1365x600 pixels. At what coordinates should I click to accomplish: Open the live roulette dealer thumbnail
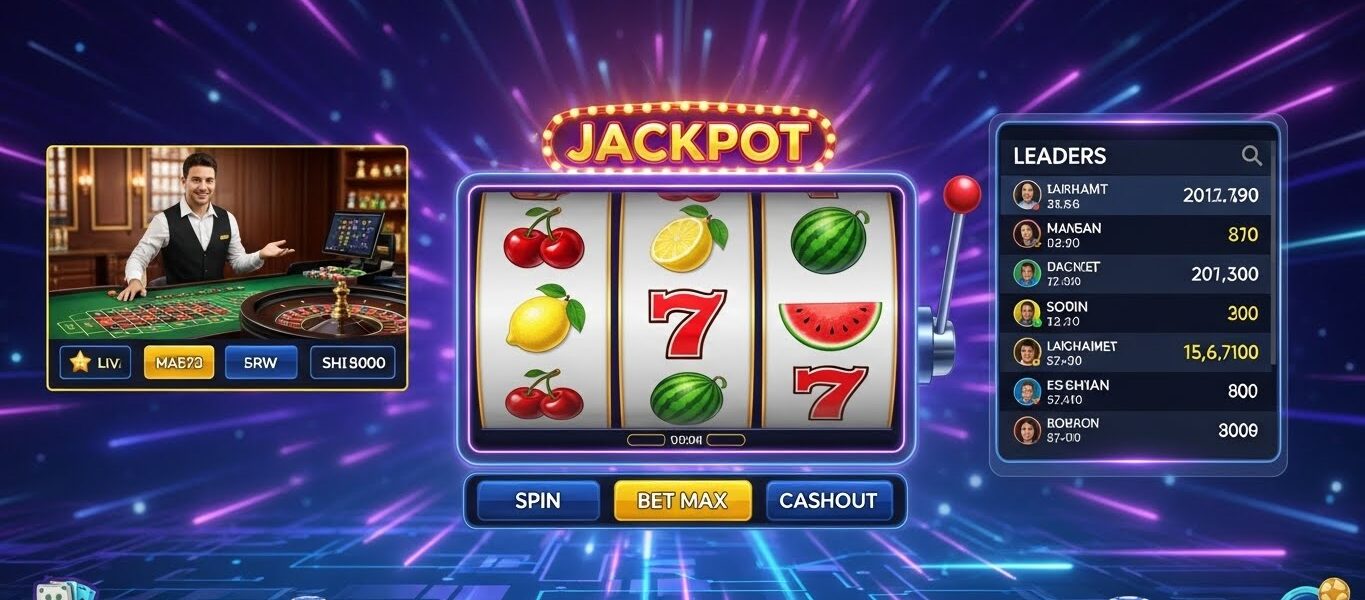coord(227,242)
